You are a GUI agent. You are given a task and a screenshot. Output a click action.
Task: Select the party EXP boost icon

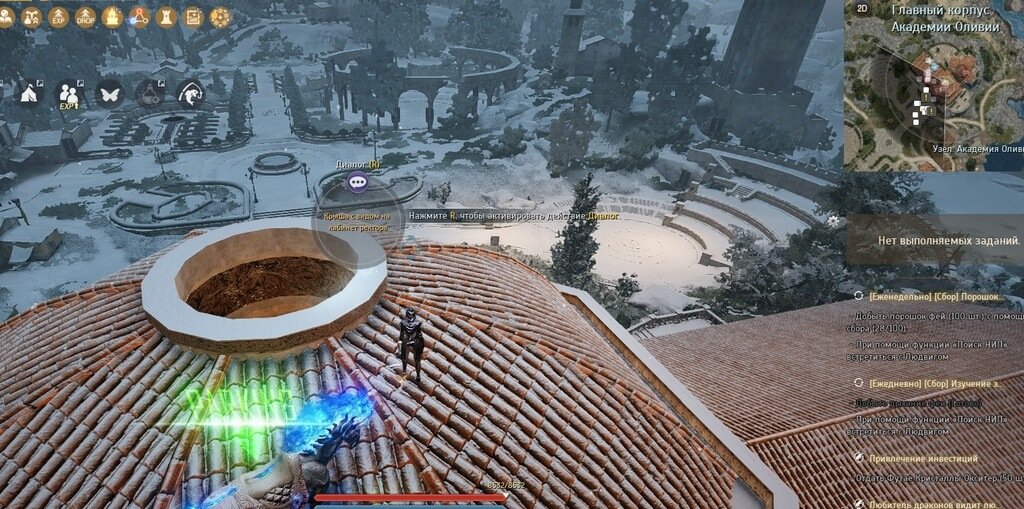(x=69, y=94)
